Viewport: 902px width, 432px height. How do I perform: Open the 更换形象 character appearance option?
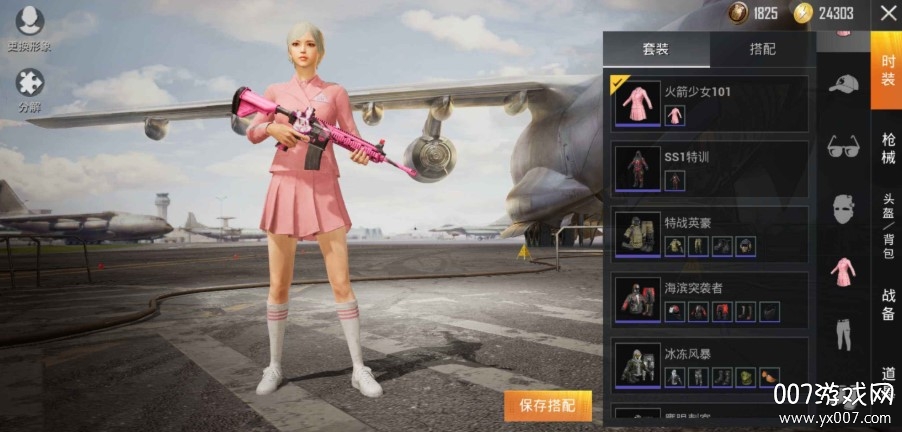[29, 28]
